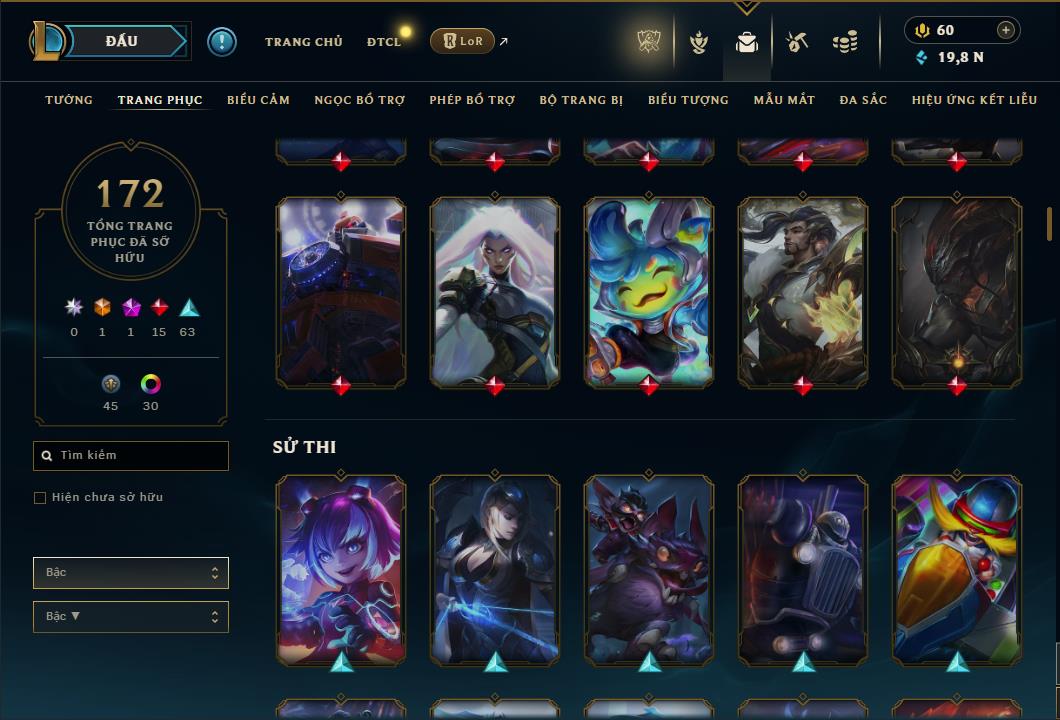The image size is (1060, 720).
Task: Select the PHÉP BỔ TRỢ tab
Action: 472,100
